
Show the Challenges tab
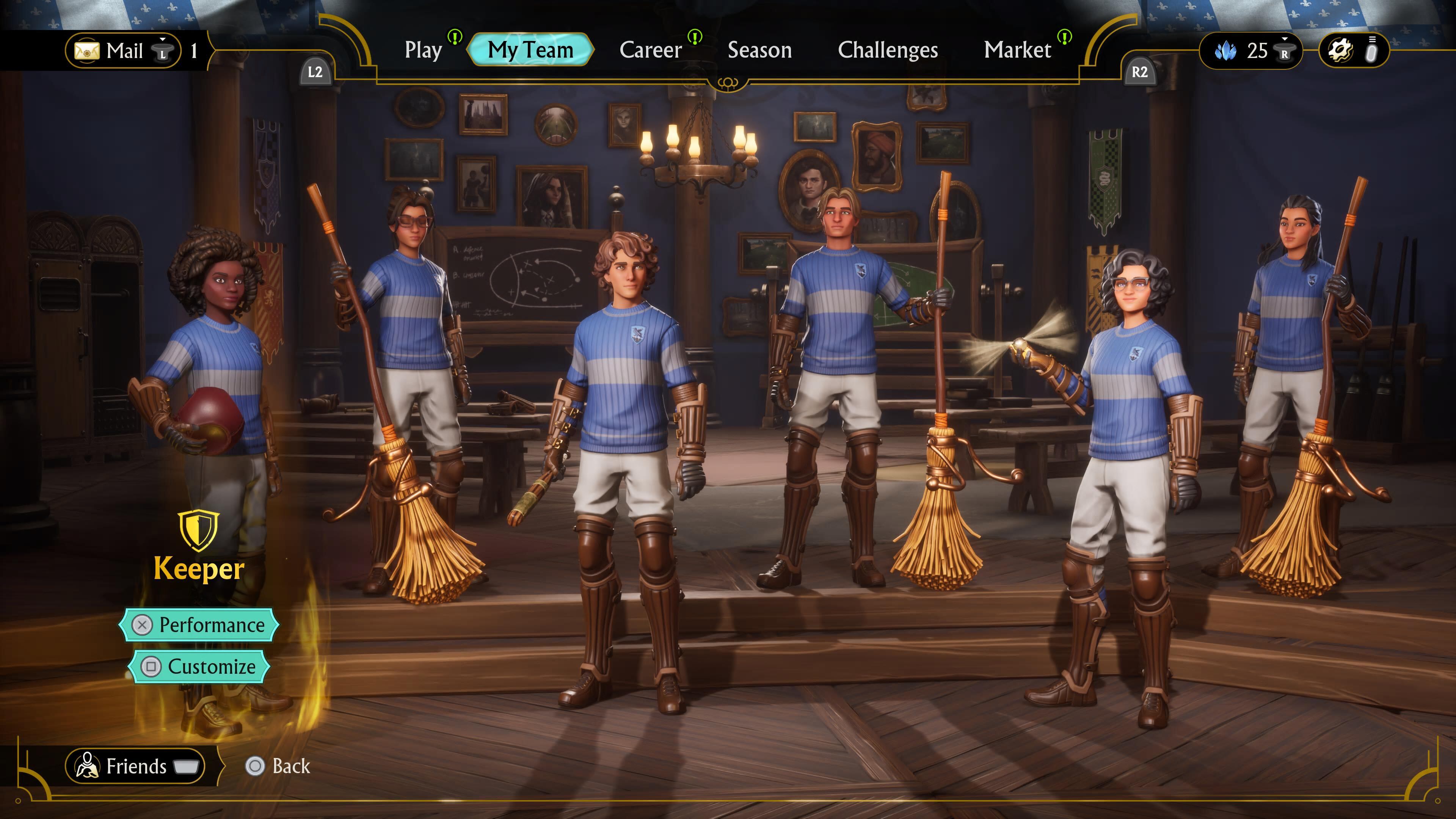tap(887, 50)
